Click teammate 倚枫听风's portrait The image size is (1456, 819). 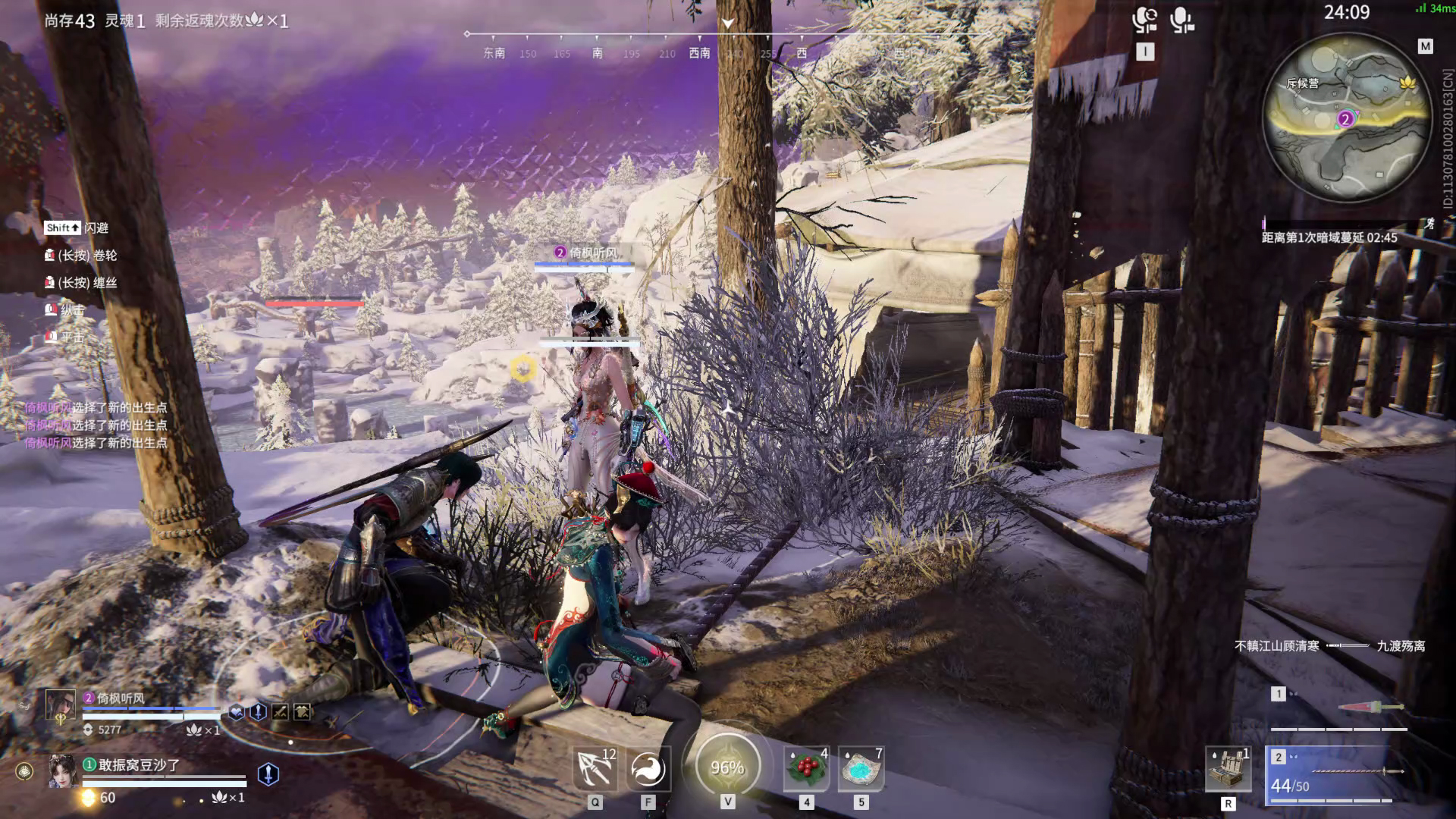[x=61, y=706]
